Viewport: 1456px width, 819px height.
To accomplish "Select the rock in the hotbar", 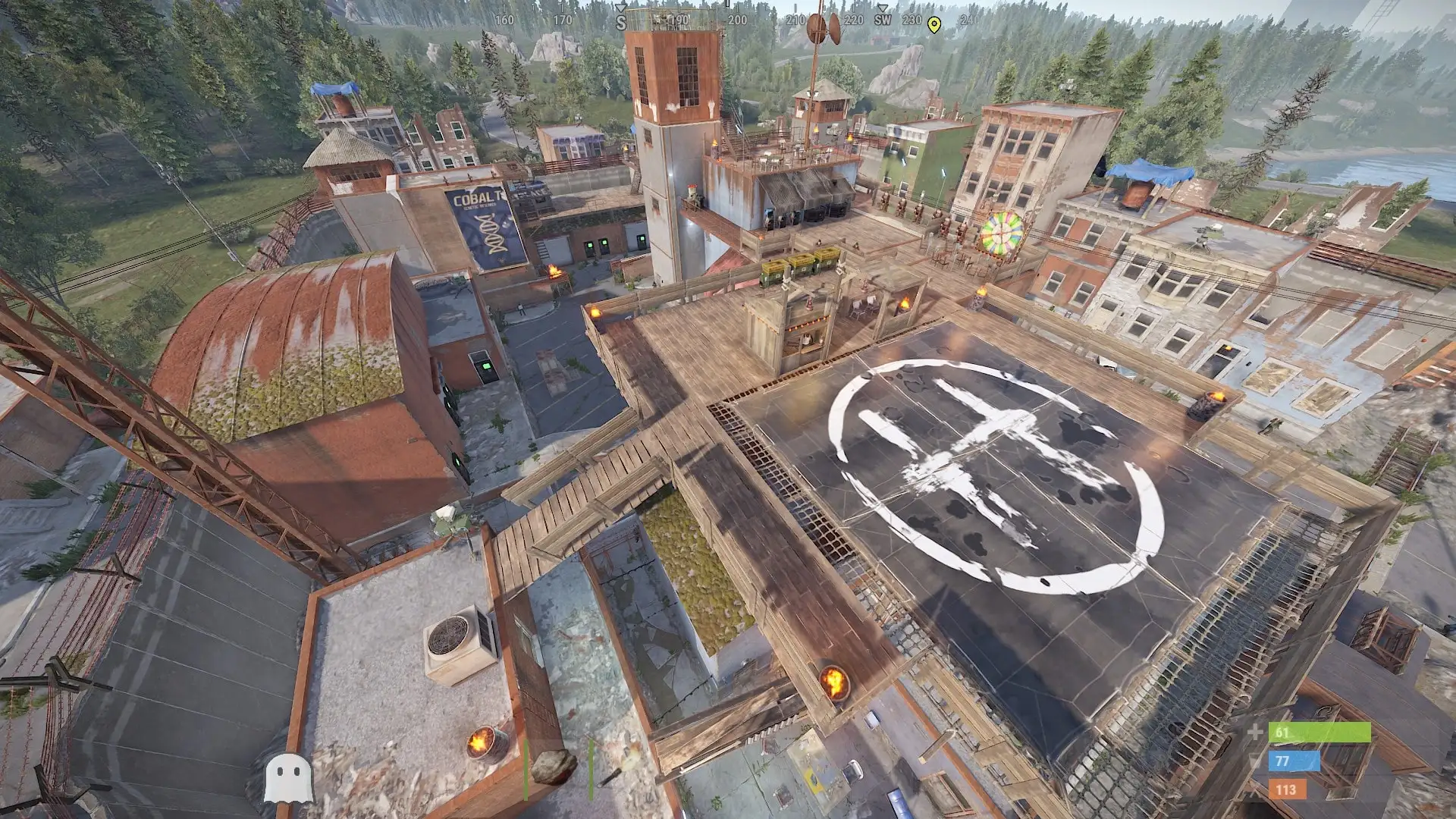I will 554,767.
